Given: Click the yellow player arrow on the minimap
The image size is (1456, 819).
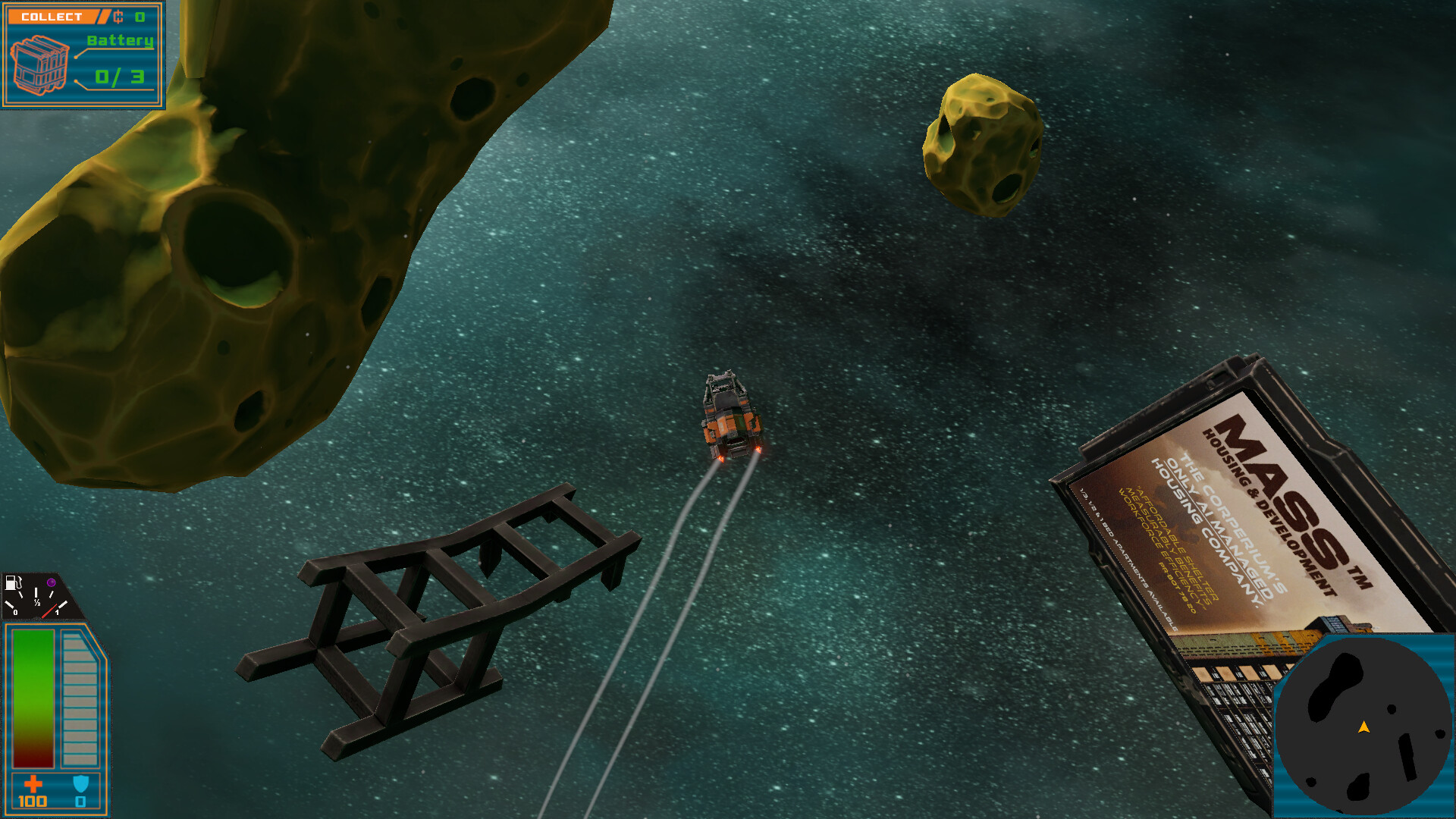Looking at the screenshot, I should 1363,726.
